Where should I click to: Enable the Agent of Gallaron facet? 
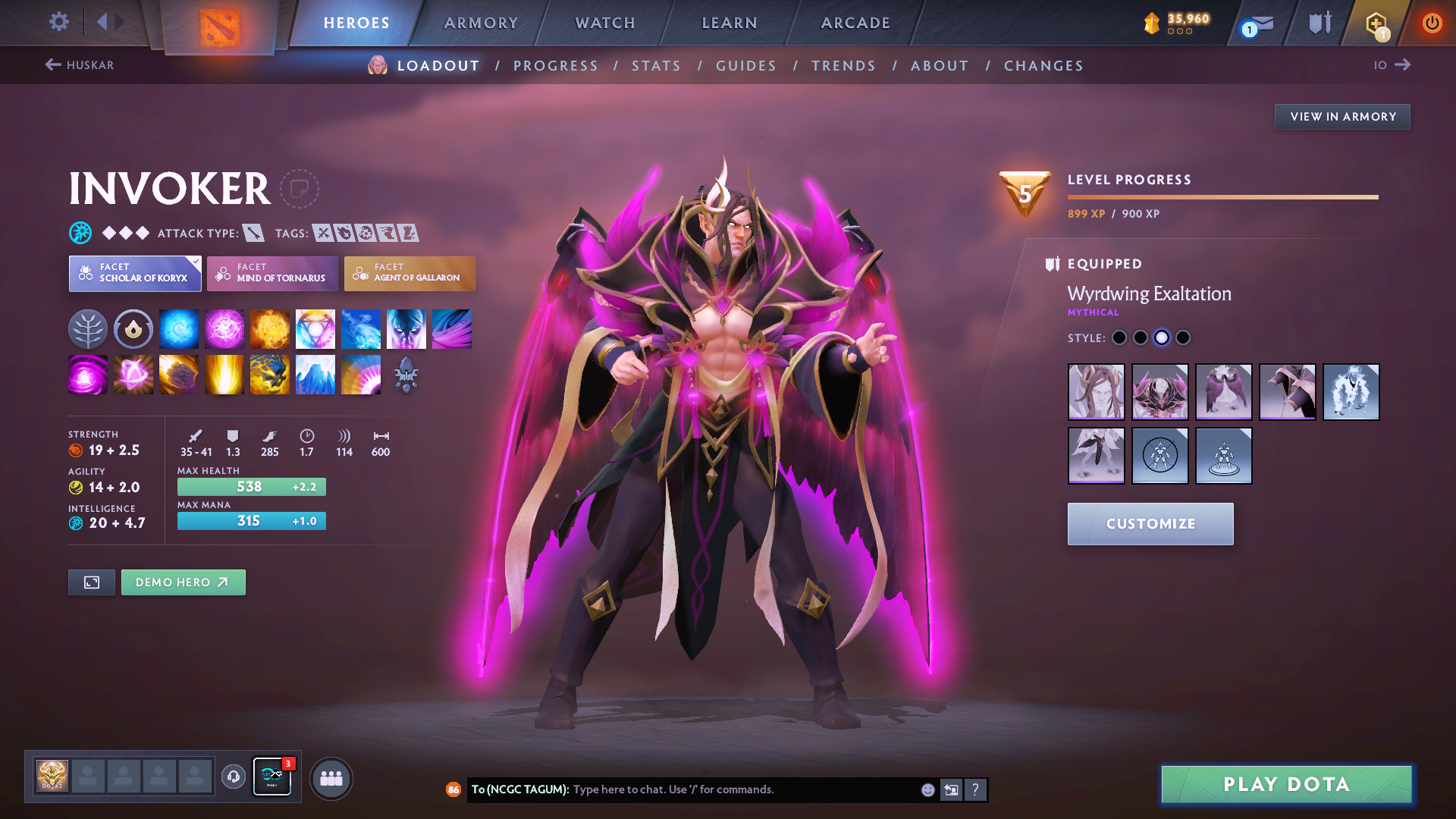coord(409,274)
